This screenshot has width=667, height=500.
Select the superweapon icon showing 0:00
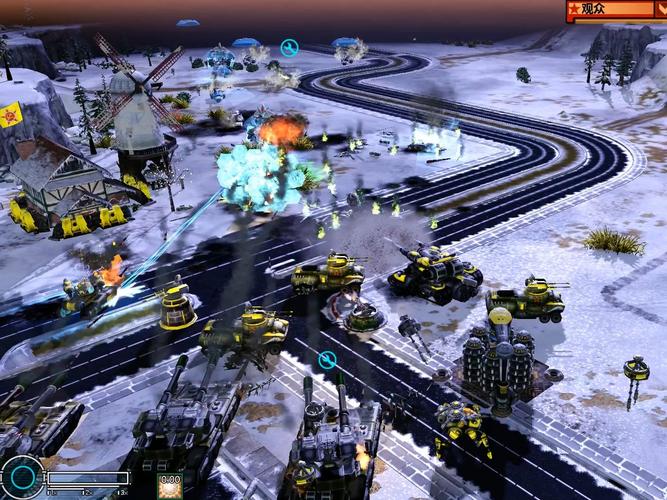pos(169,487)
